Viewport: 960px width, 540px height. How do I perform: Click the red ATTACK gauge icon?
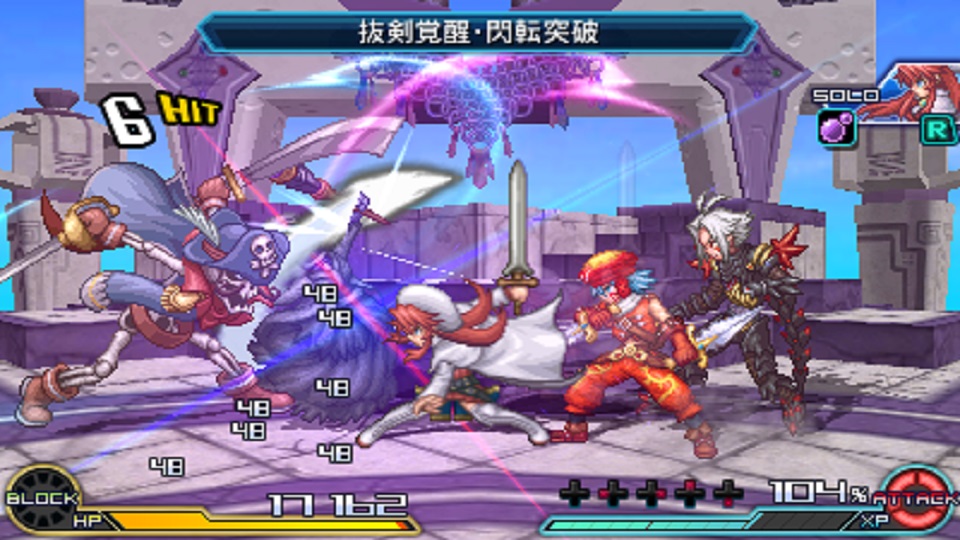coord(916,497)
